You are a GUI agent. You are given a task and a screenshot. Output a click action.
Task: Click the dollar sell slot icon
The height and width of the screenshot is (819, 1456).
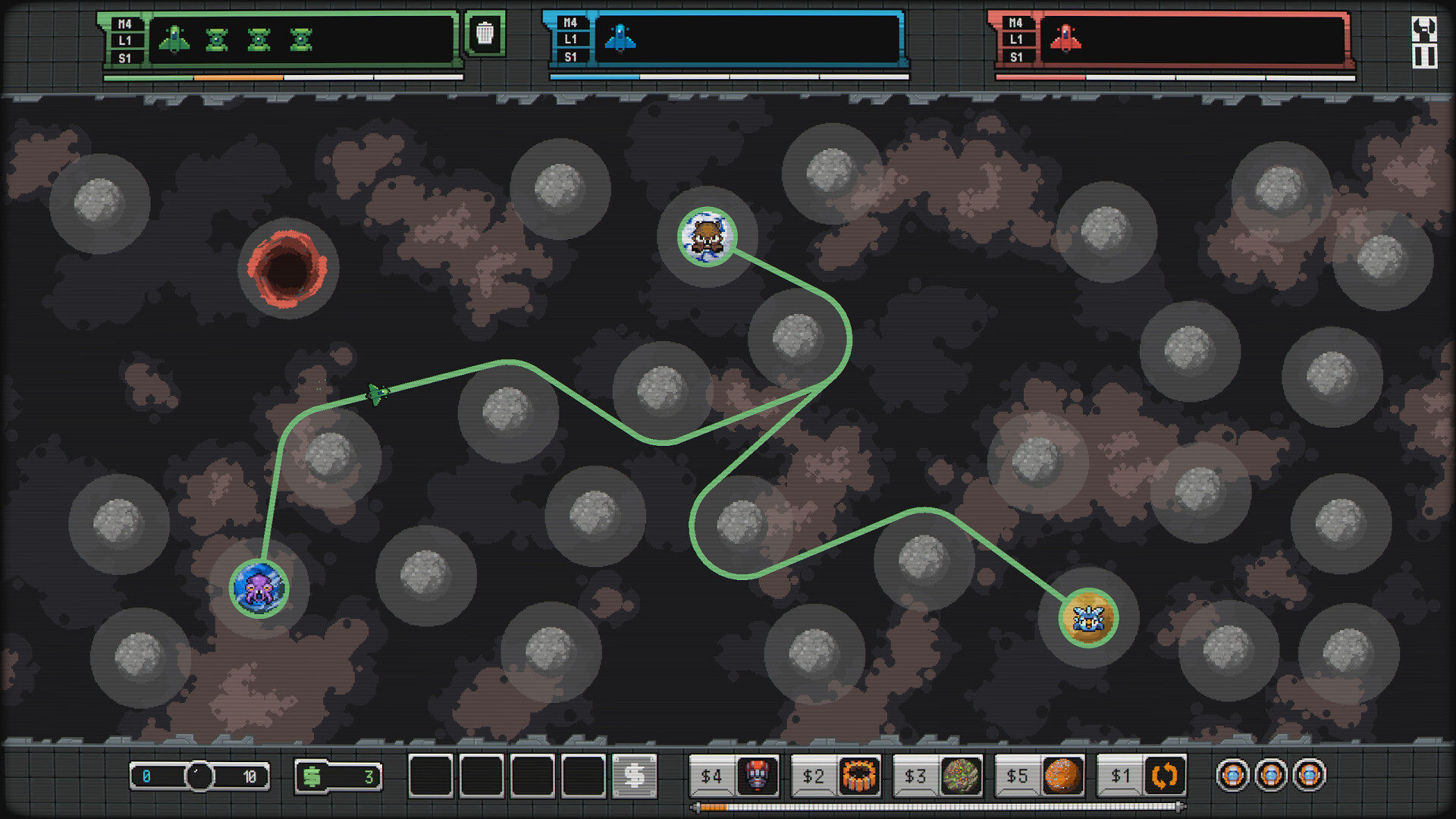tap(635, 776)
